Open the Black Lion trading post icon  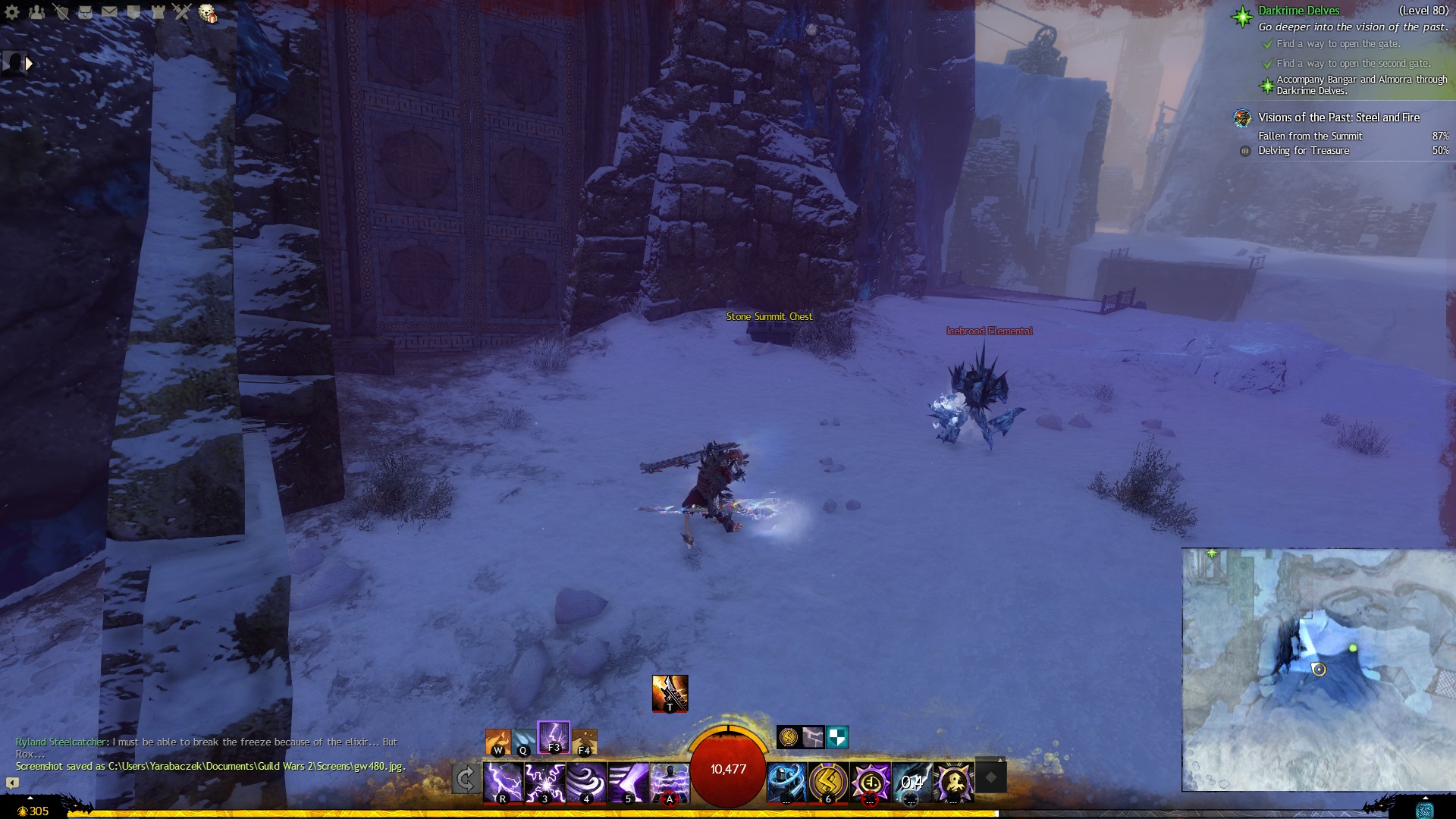(x=207, y=13)
